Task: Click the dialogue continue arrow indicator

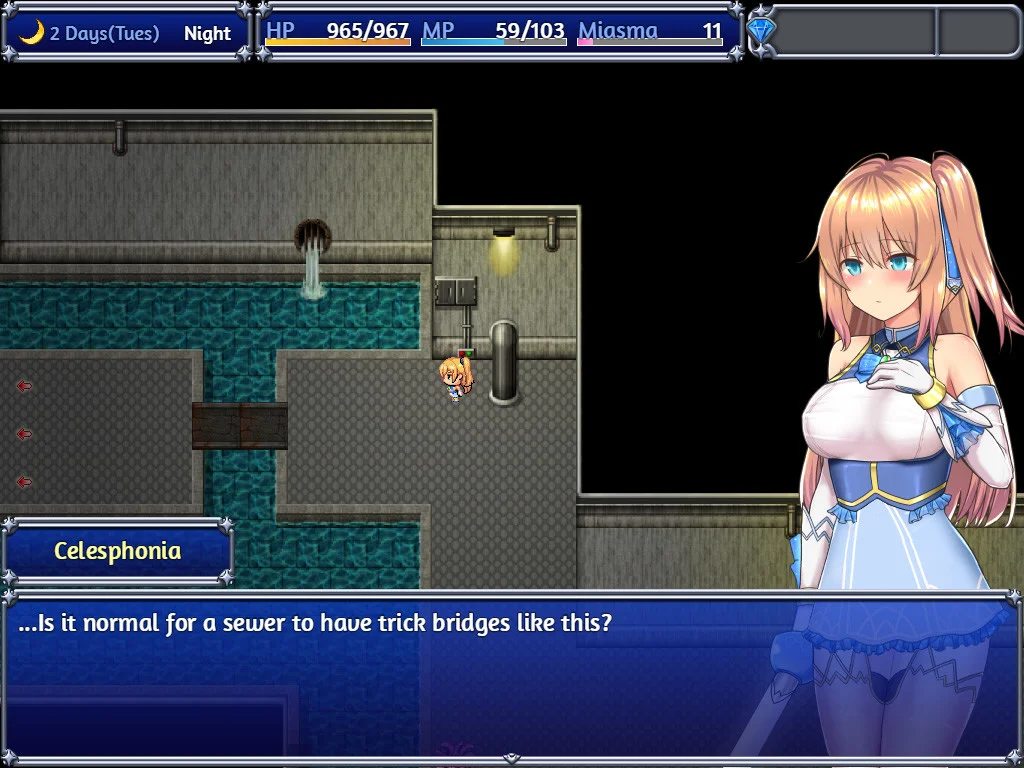Action: 511,759
